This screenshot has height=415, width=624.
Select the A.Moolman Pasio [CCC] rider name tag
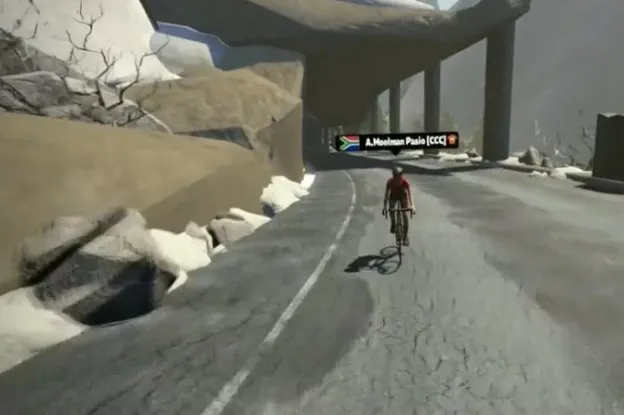398,141
